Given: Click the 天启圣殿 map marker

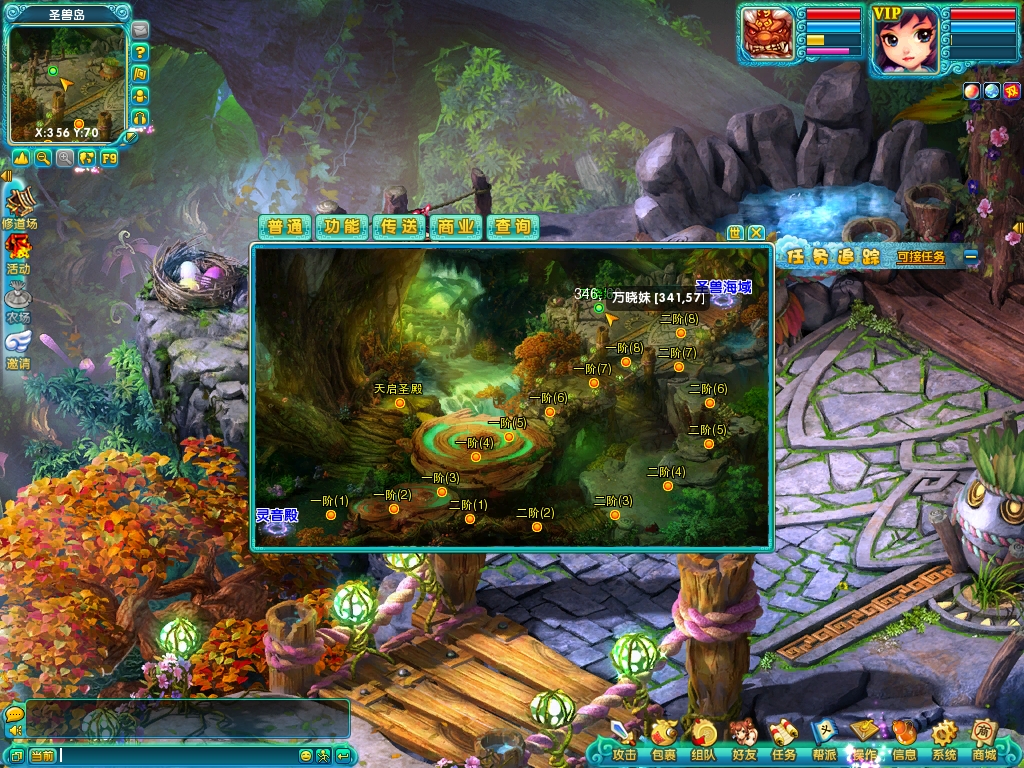Looking at the screenshot, I should (400, 403).
